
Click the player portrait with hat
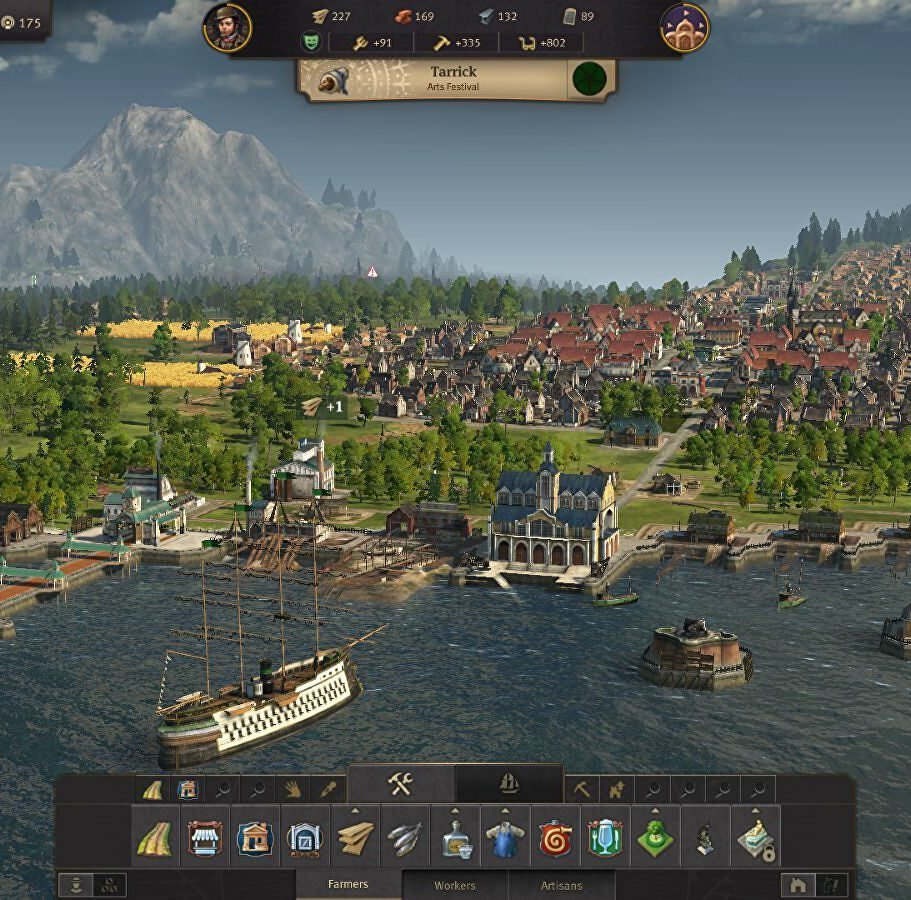click(227, 27)
